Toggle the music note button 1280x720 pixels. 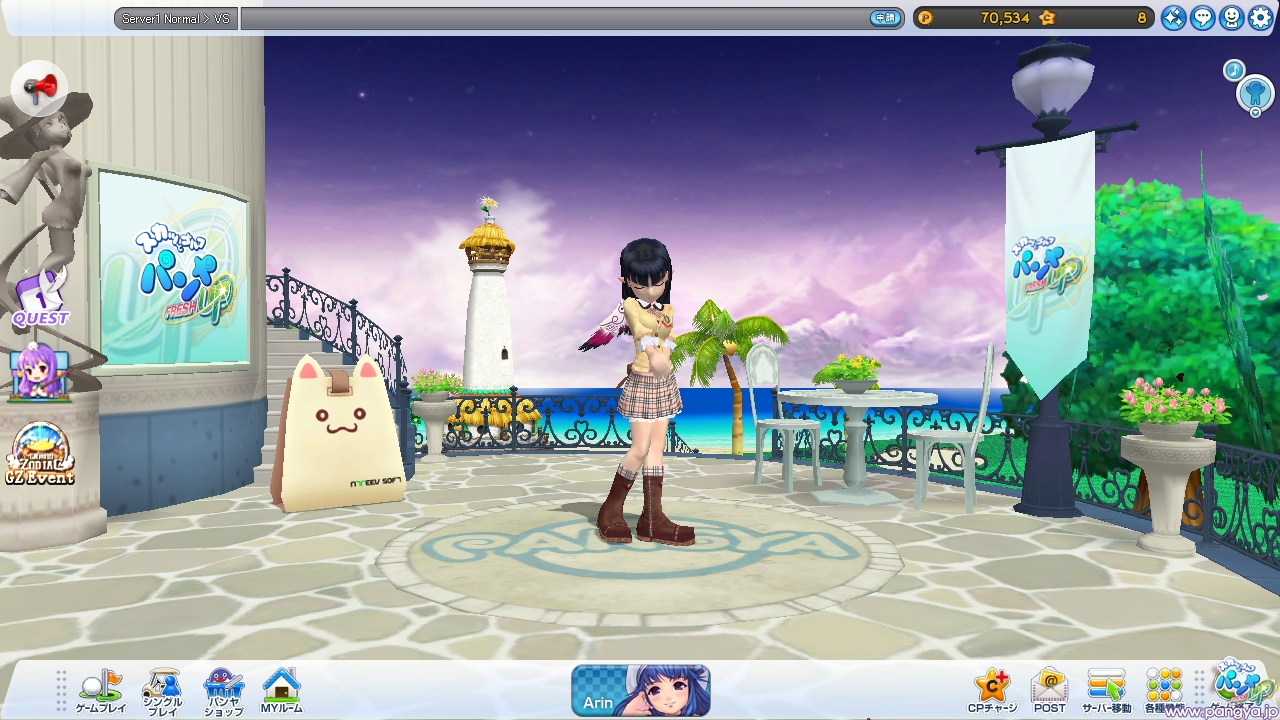point(1234,70)
